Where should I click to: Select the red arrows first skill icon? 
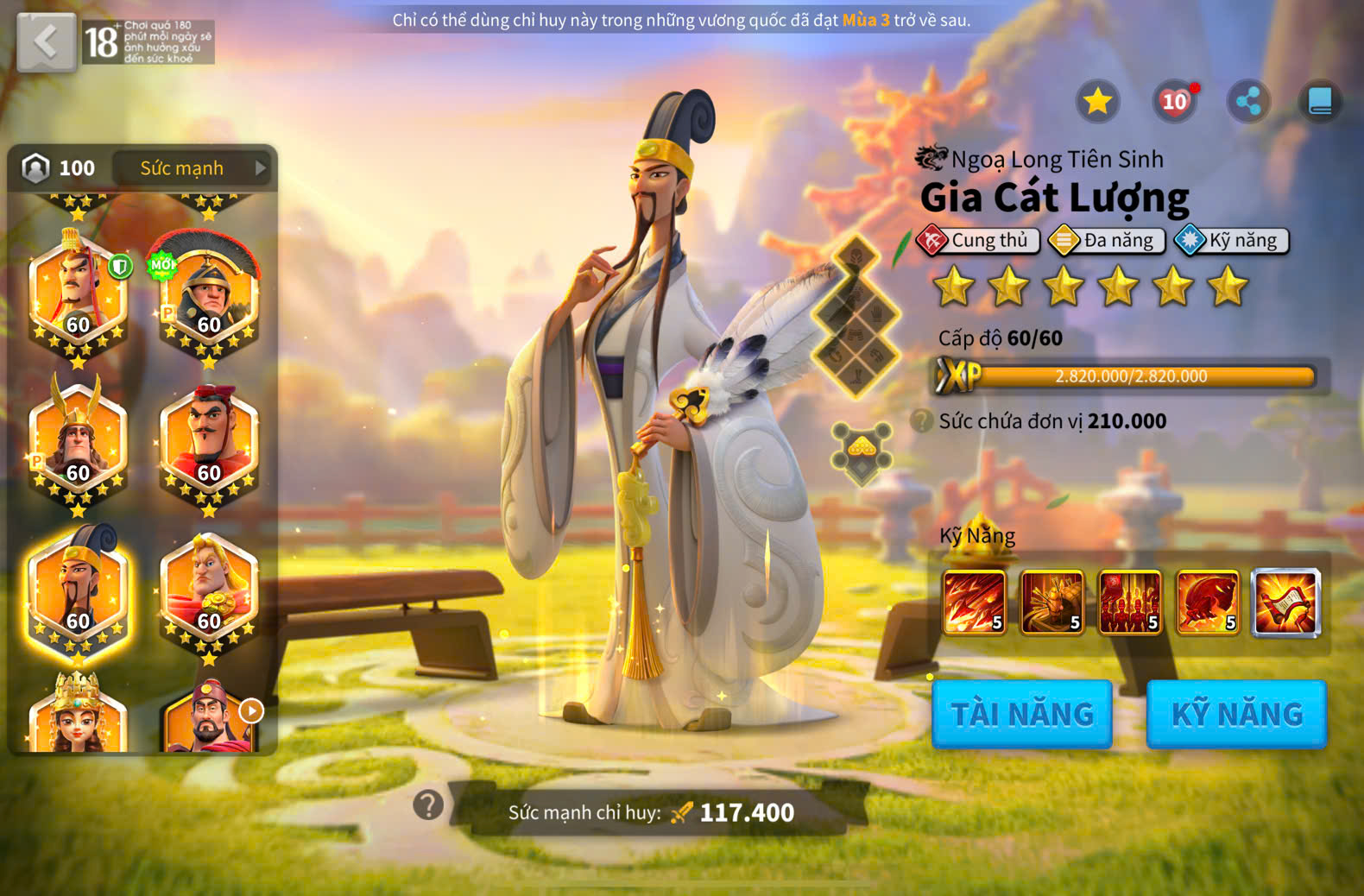point(975,602)
